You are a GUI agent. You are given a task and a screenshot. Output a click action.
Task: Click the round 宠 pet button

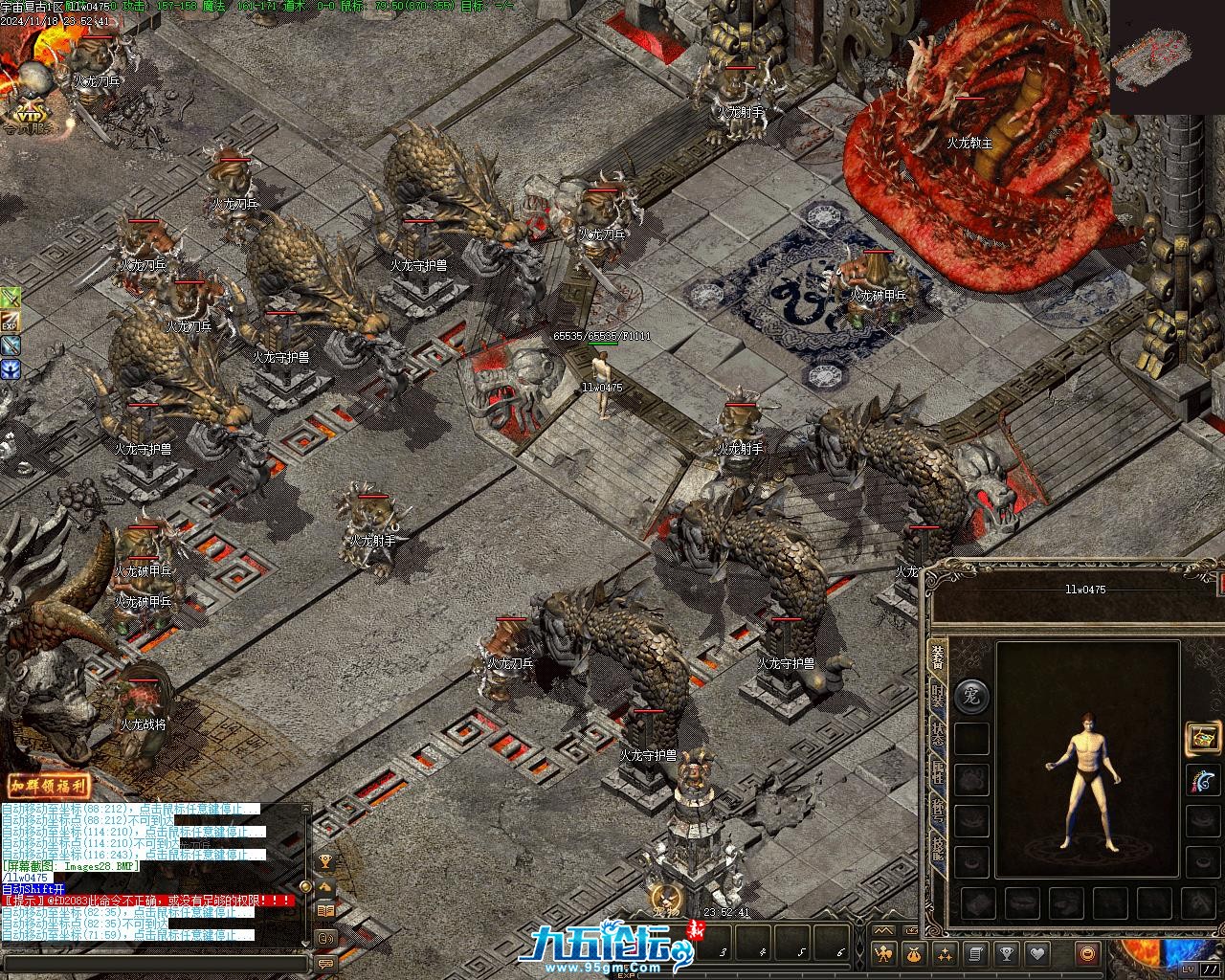(972, 695)
